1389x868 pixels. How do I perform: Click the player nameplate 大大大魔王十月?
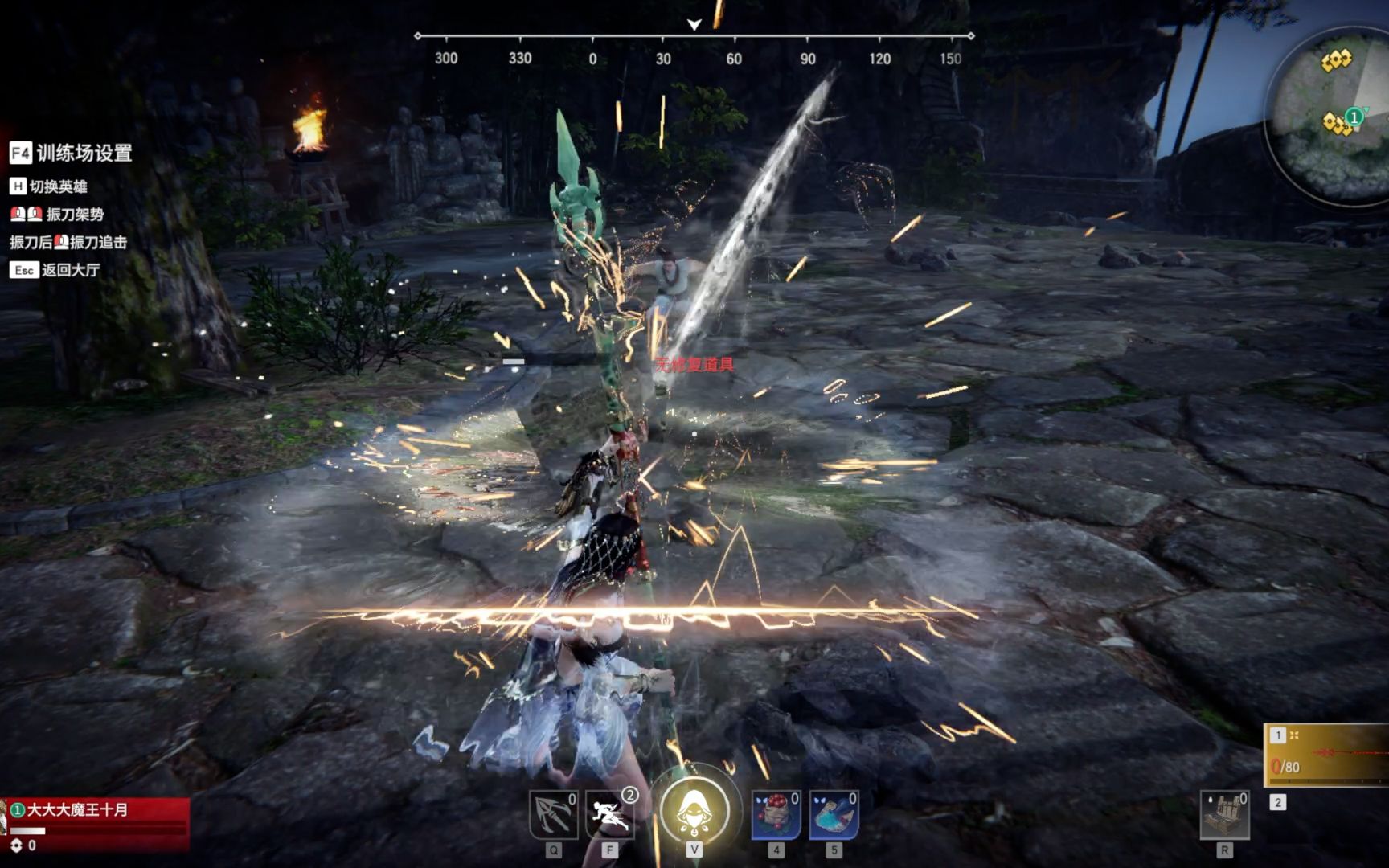pyautogui.click(x=78, y=810)
